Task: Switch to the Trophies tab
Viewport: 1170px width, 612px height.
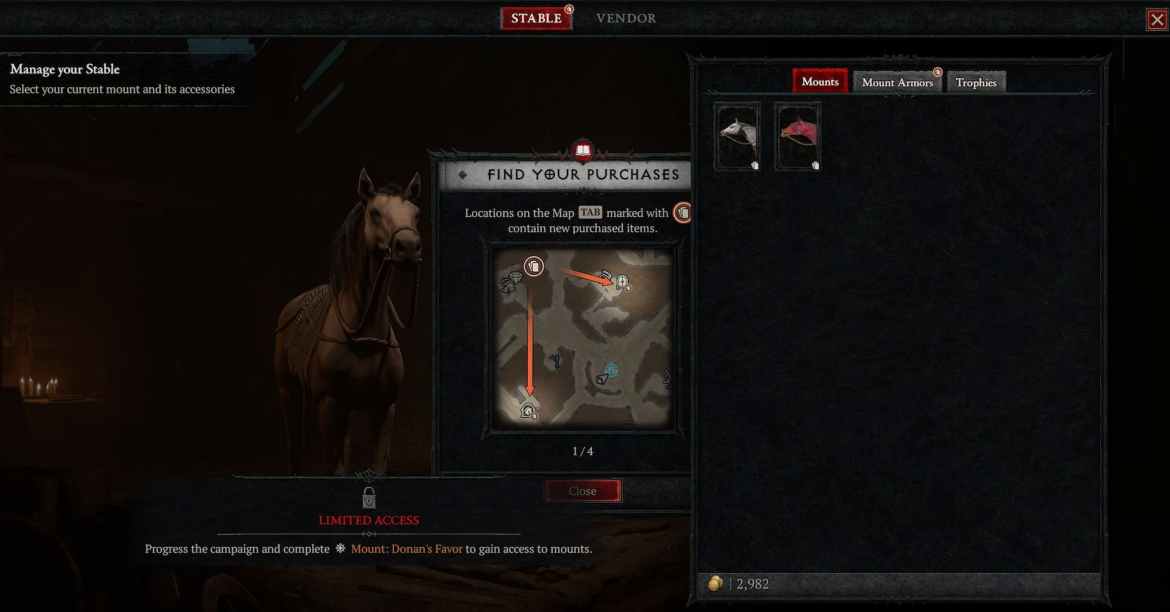Action: click(x=976, y=82)
